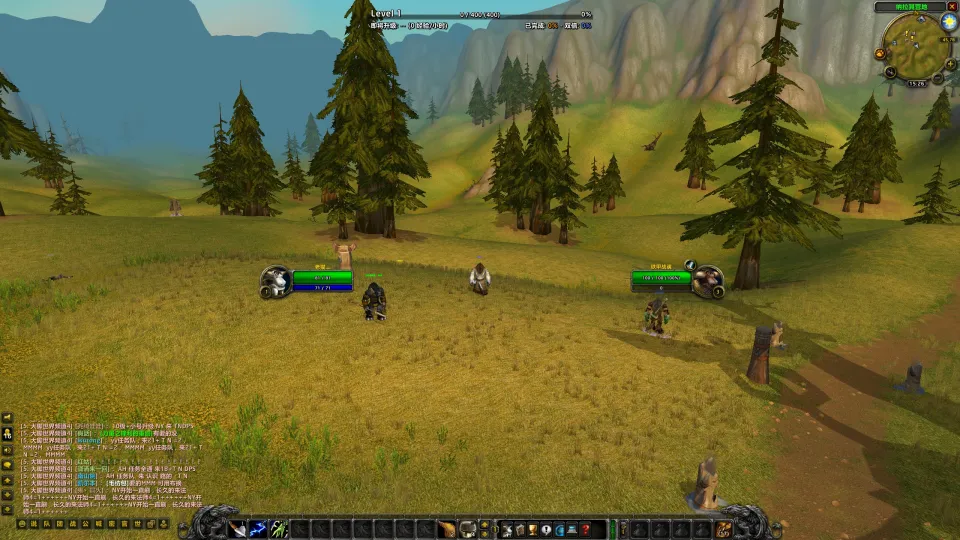Zoom out the minimap with minus button
The width and height of the screenshot is (960, 540).
(935, 75)
